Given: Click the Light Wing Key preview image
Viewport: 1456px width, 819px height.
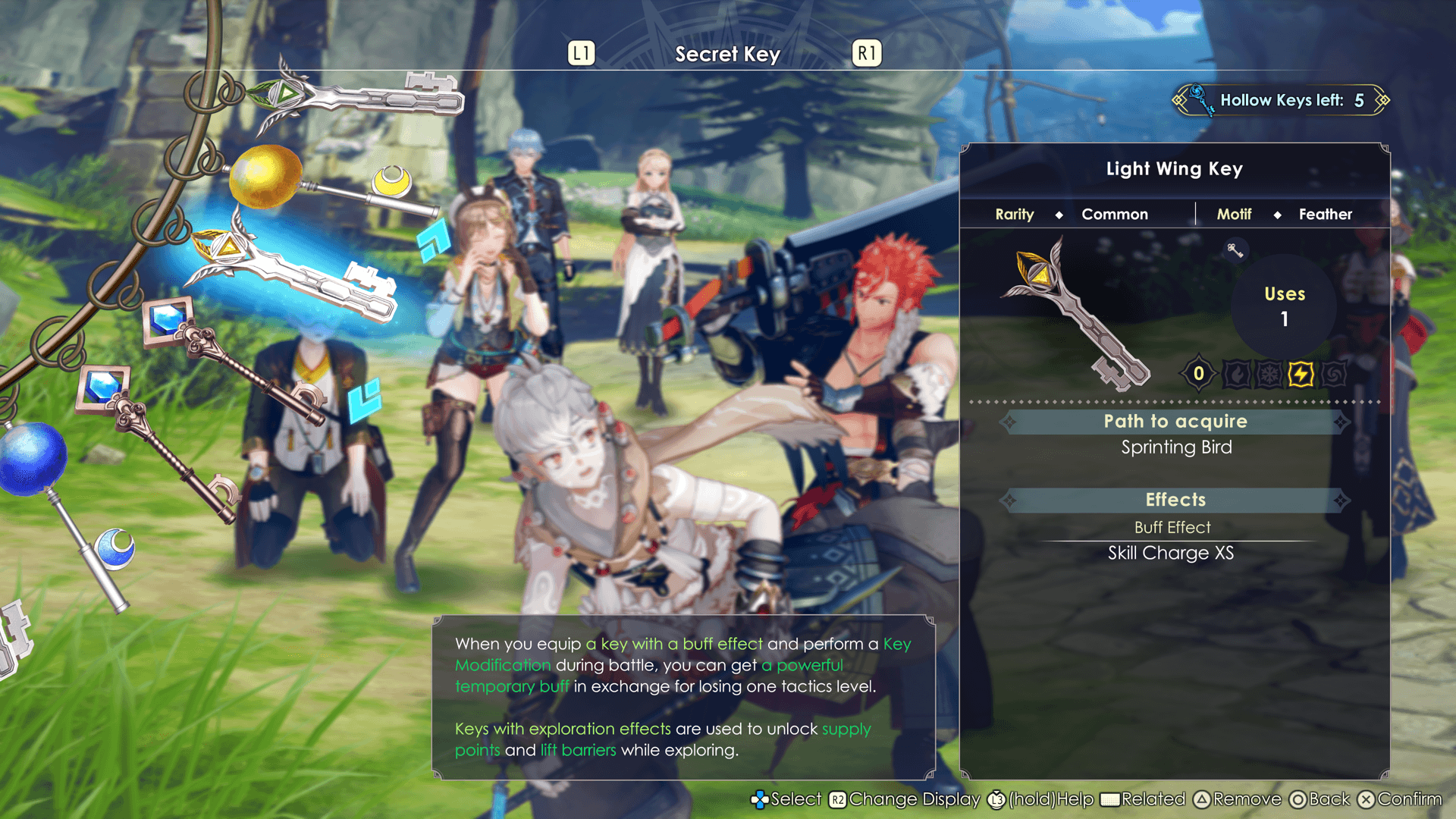Looking at the screenshot, I should 1077,312.
